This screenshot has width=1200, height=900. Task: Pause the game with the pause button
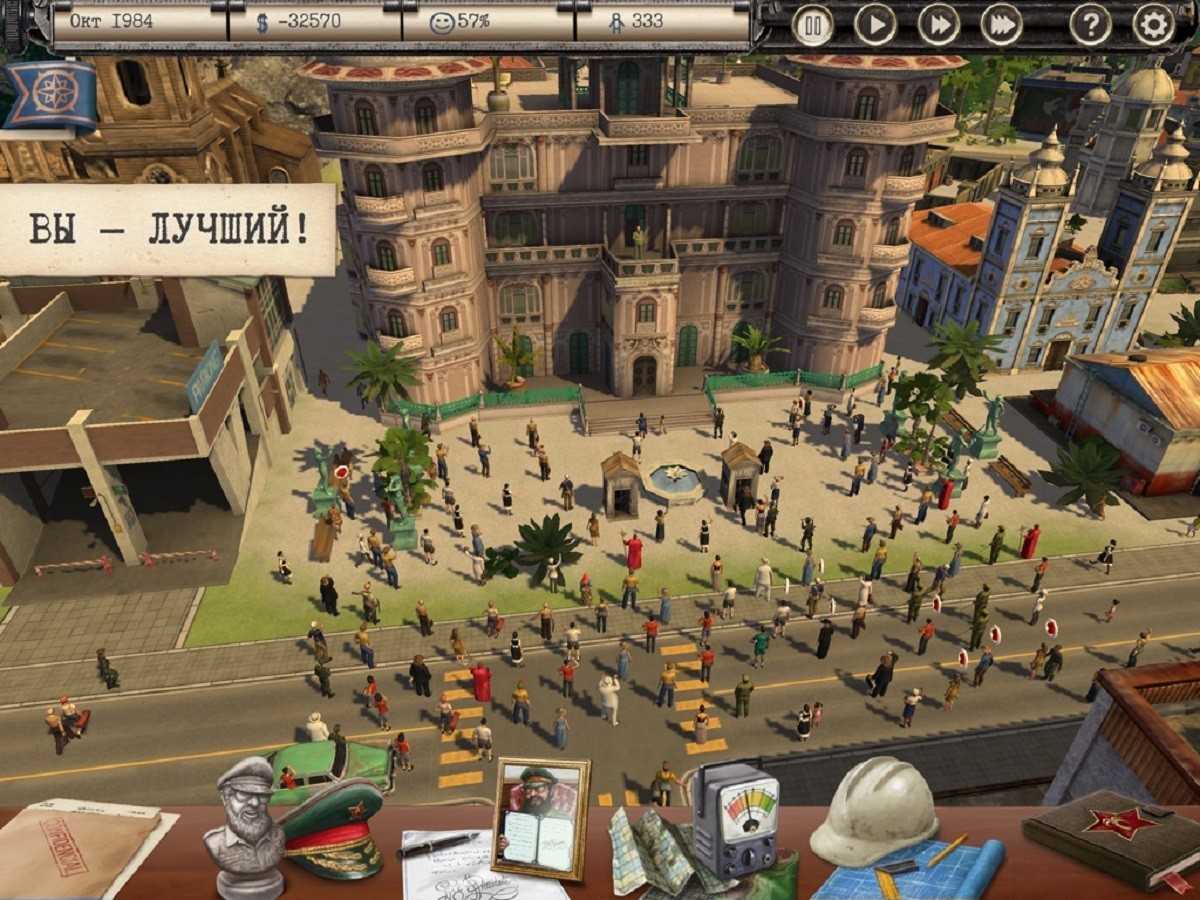coord(813,24)
